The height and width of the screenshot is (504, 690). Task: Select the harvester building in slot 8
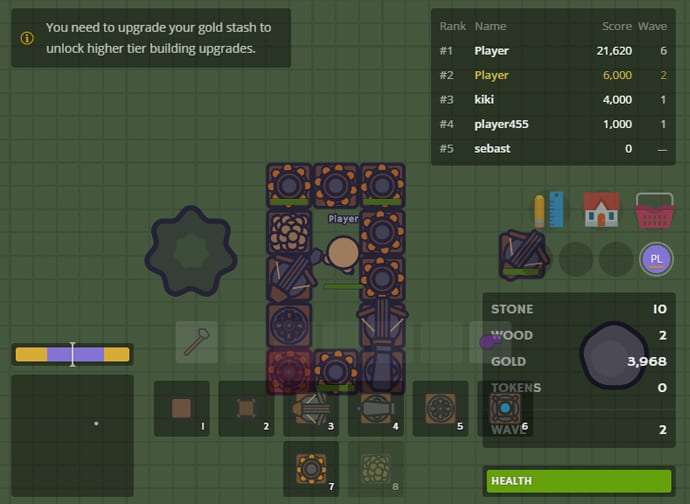pos(376,468)
